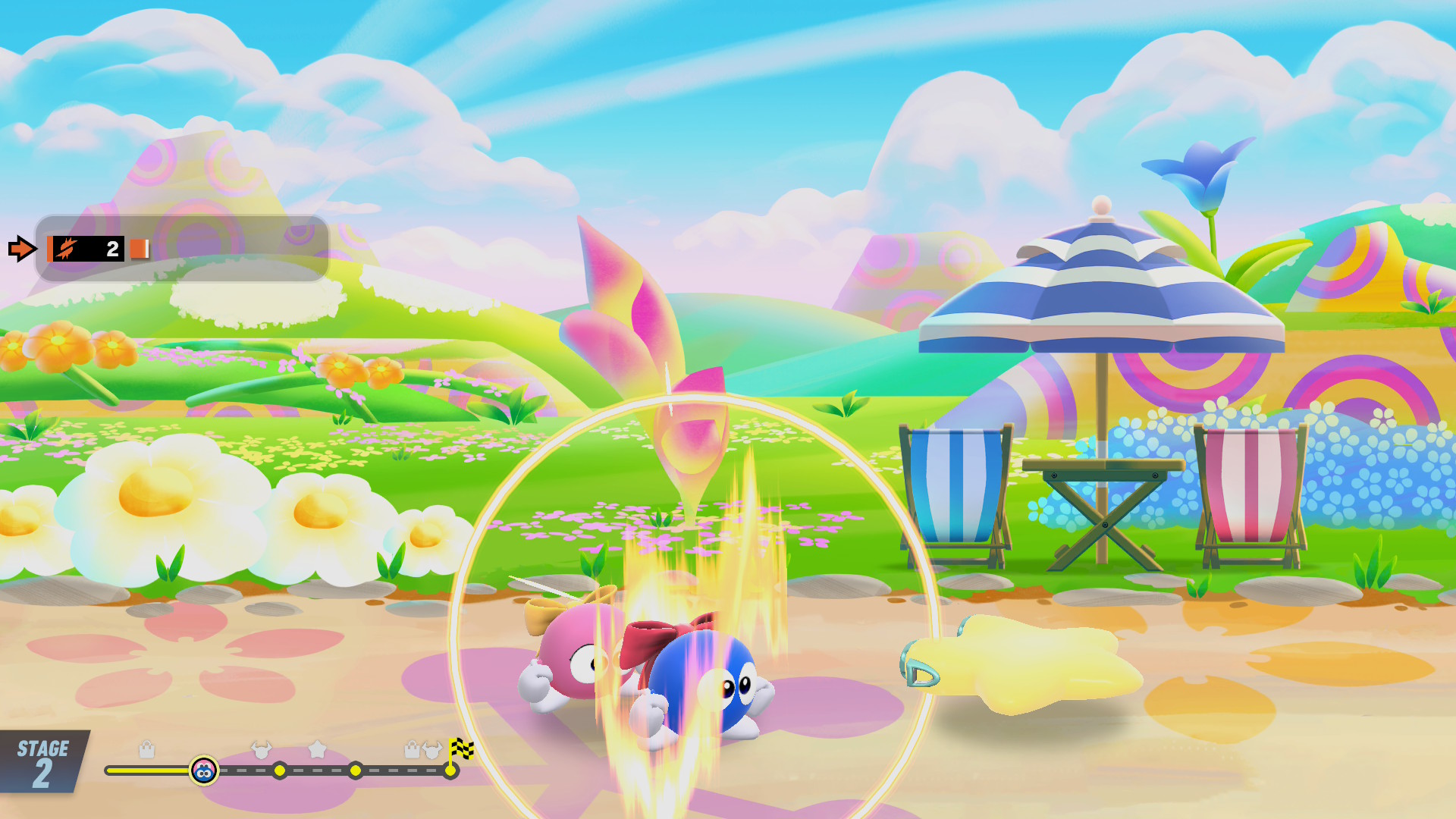Click the player portrait marker on the stage track
Viewport: 1456px width, 819px height.
(x=203, y=770)
